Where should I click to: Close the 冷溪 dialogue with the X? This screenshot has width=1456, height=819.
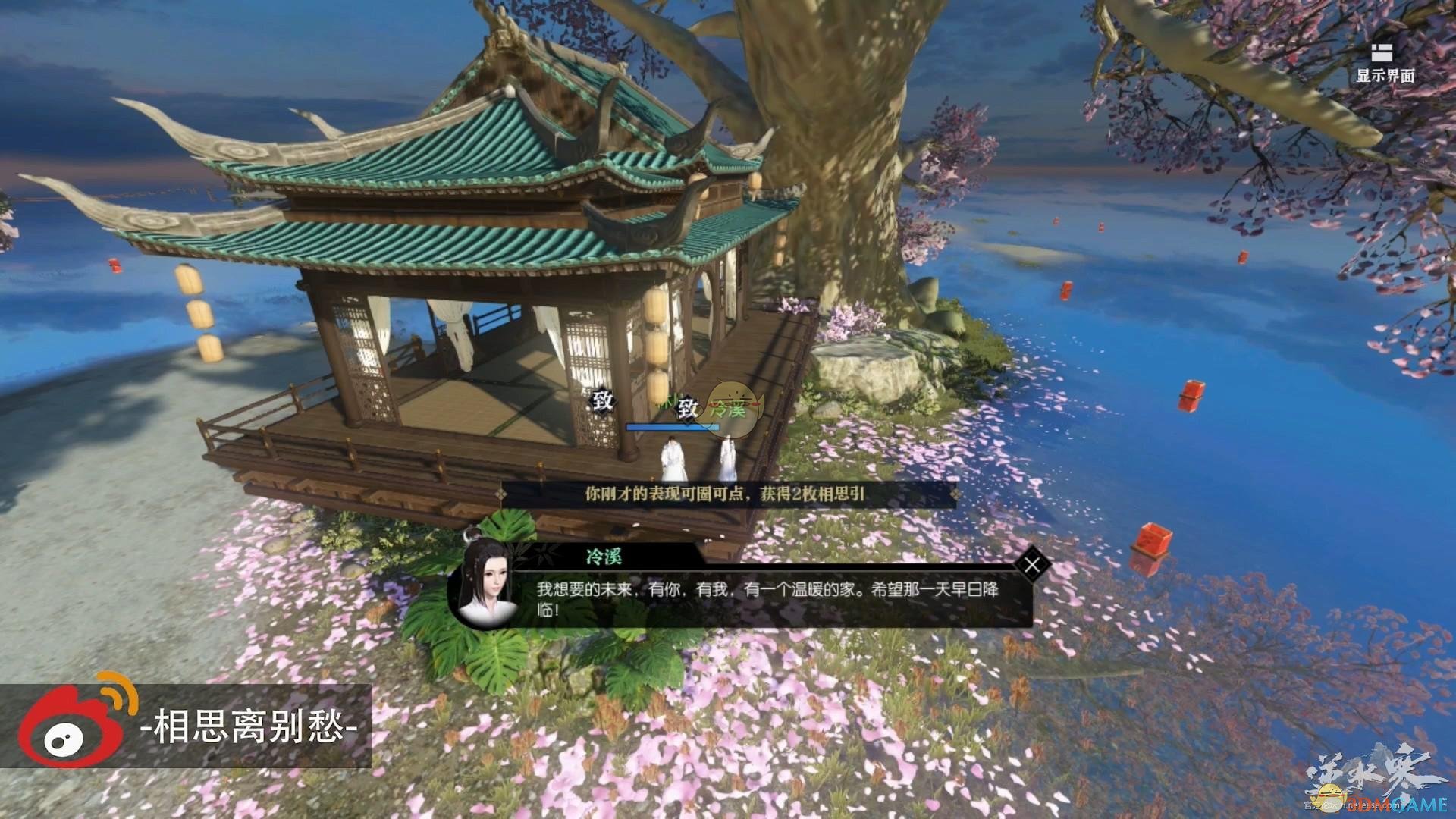[x=1032, y=563]
